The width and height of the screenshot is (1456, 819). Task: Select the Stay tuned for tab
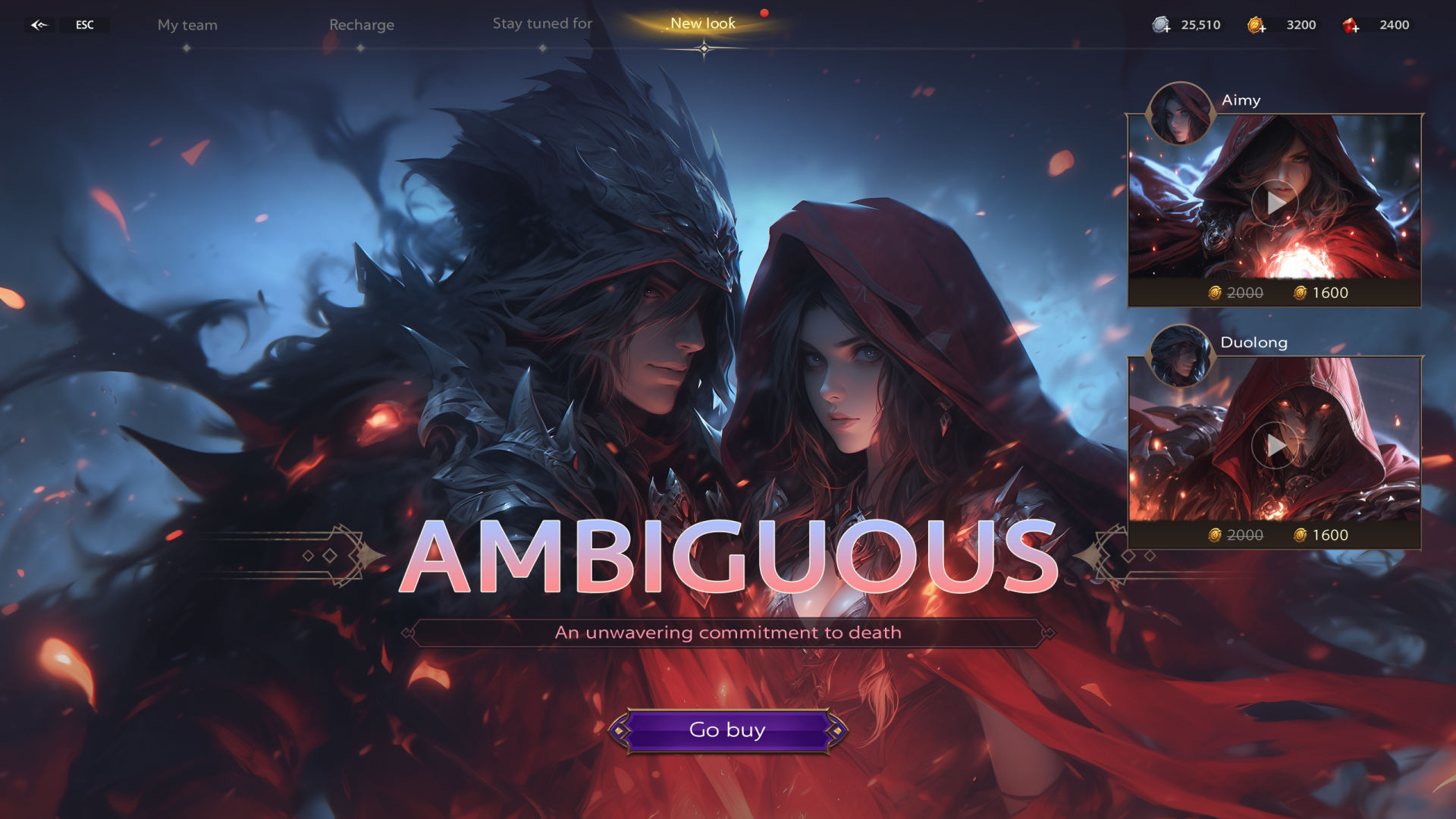[541, 24]
